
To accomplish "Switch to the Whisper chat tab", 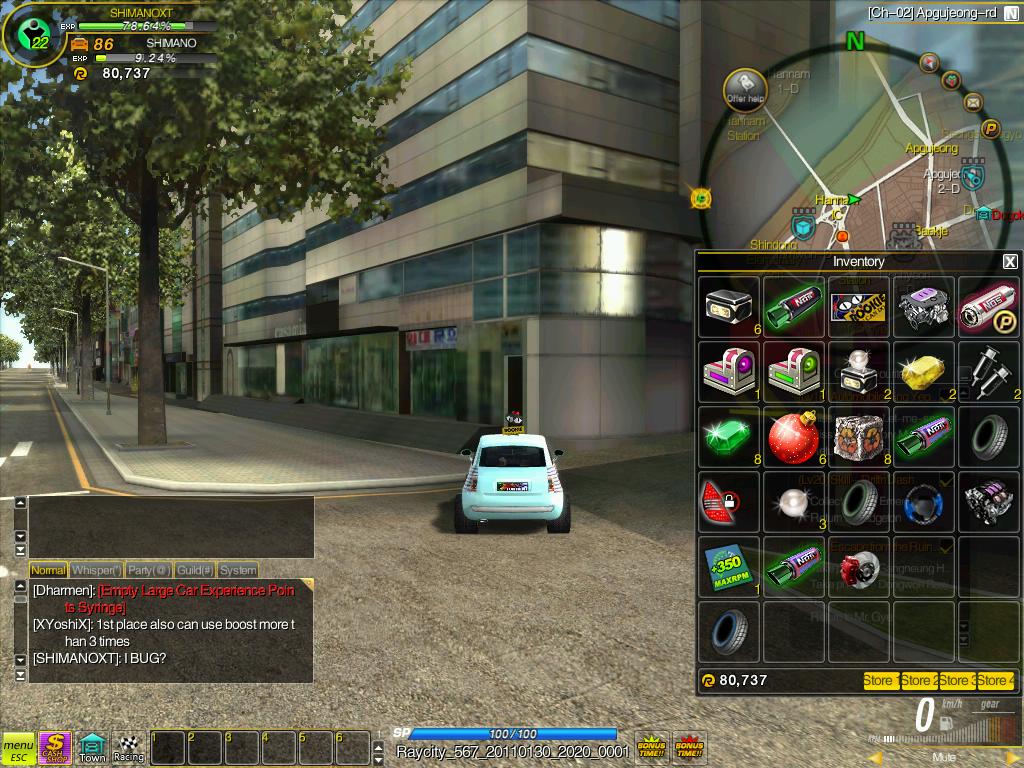I will [x=96, y=570].
